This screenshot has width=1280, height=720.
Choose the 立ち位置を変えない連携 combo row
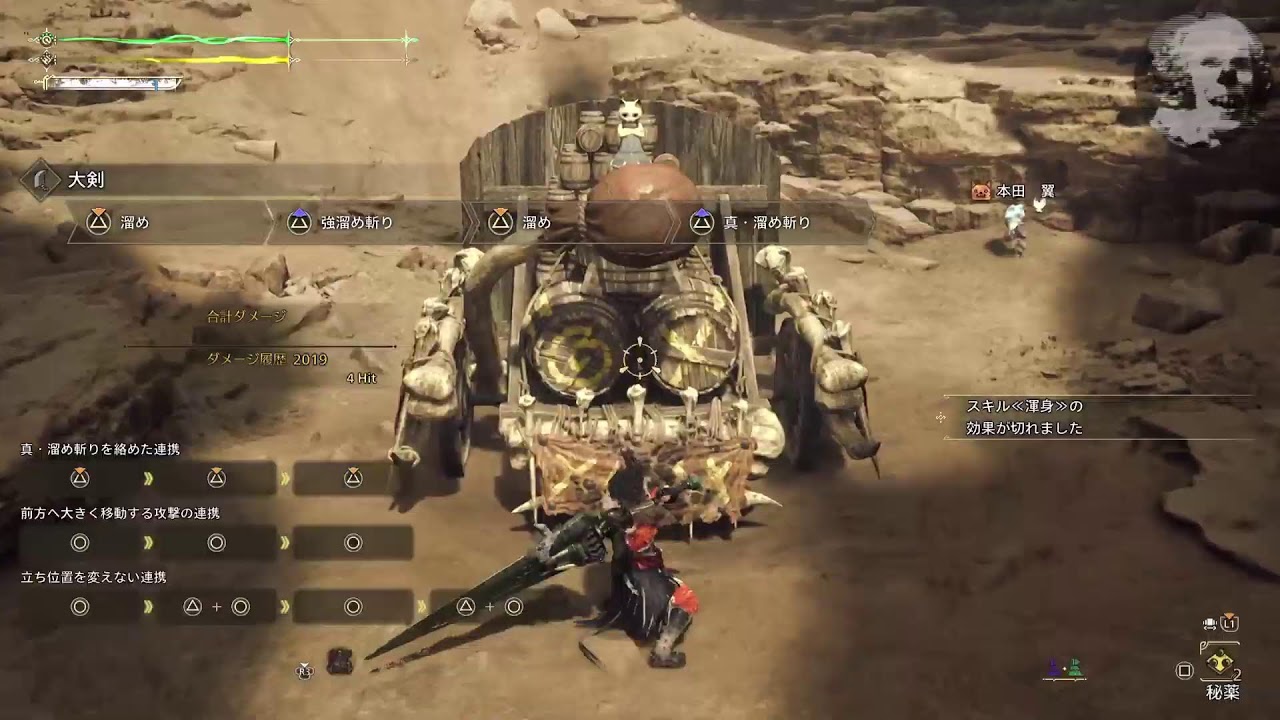(93, 577)
